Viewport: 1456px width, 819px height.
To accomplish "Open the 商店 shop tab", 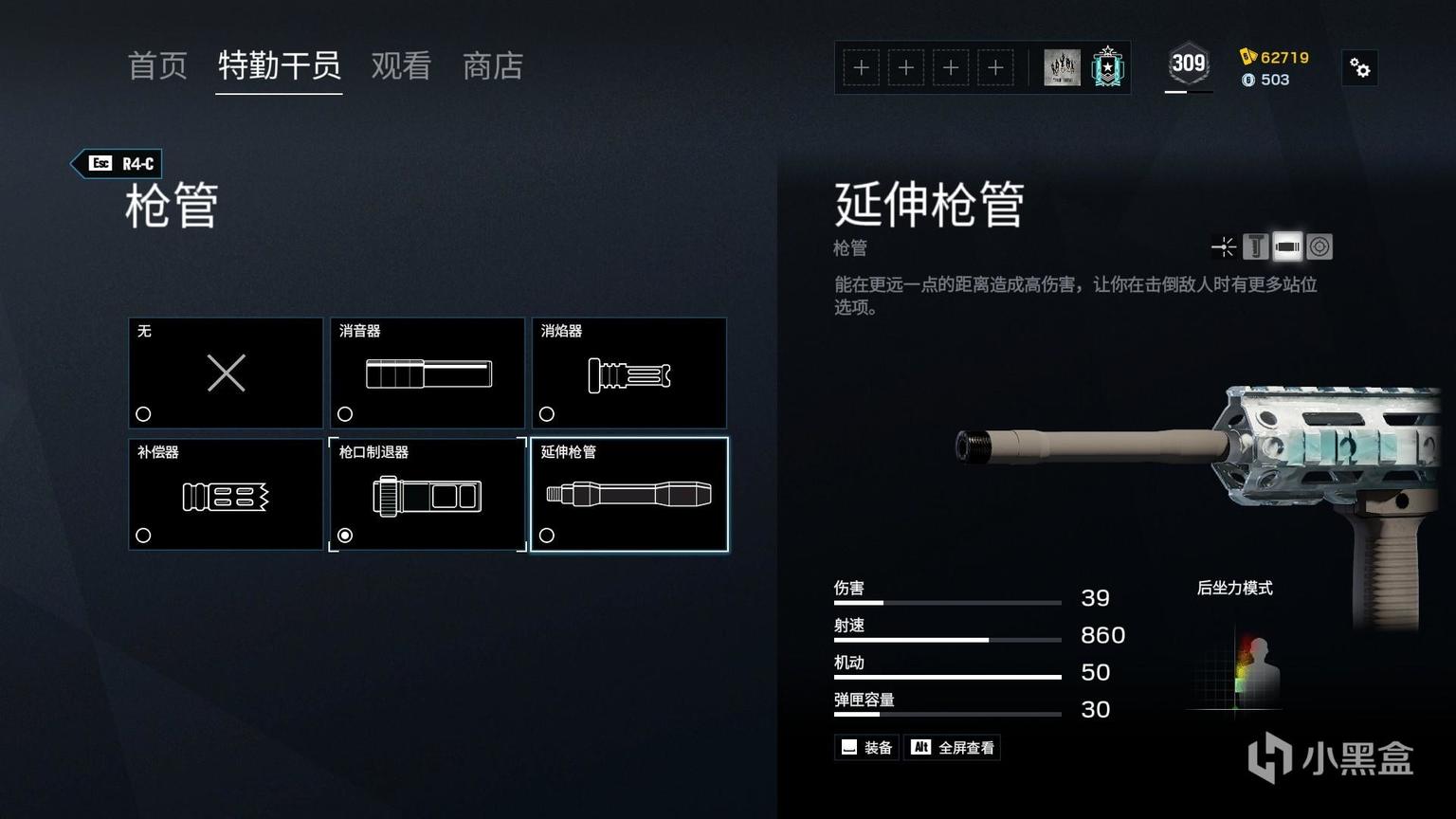I will click(x=492, y=66).
